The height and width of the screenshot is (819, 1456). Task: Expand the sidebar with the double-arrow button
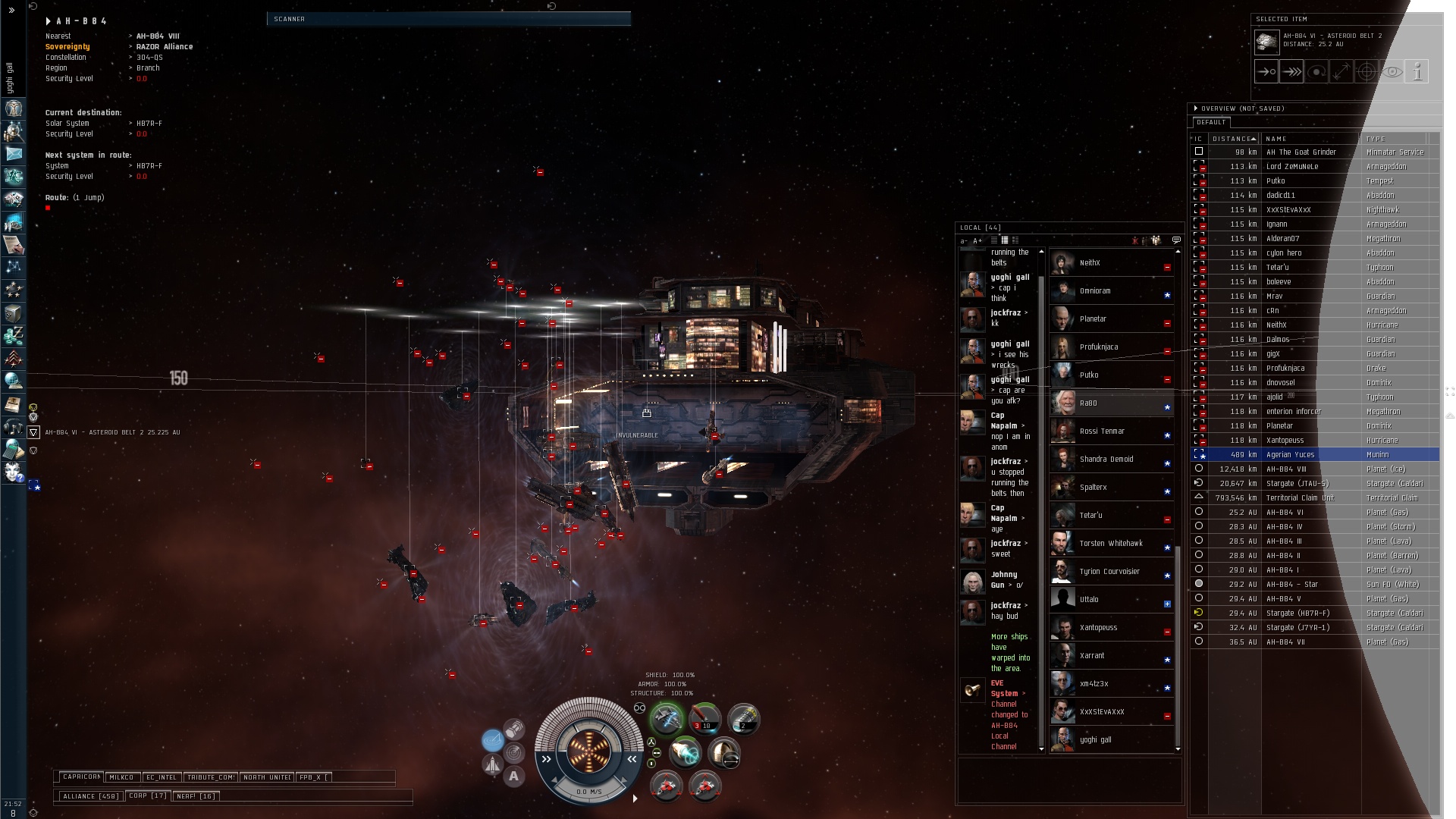(x=11, y=11)
